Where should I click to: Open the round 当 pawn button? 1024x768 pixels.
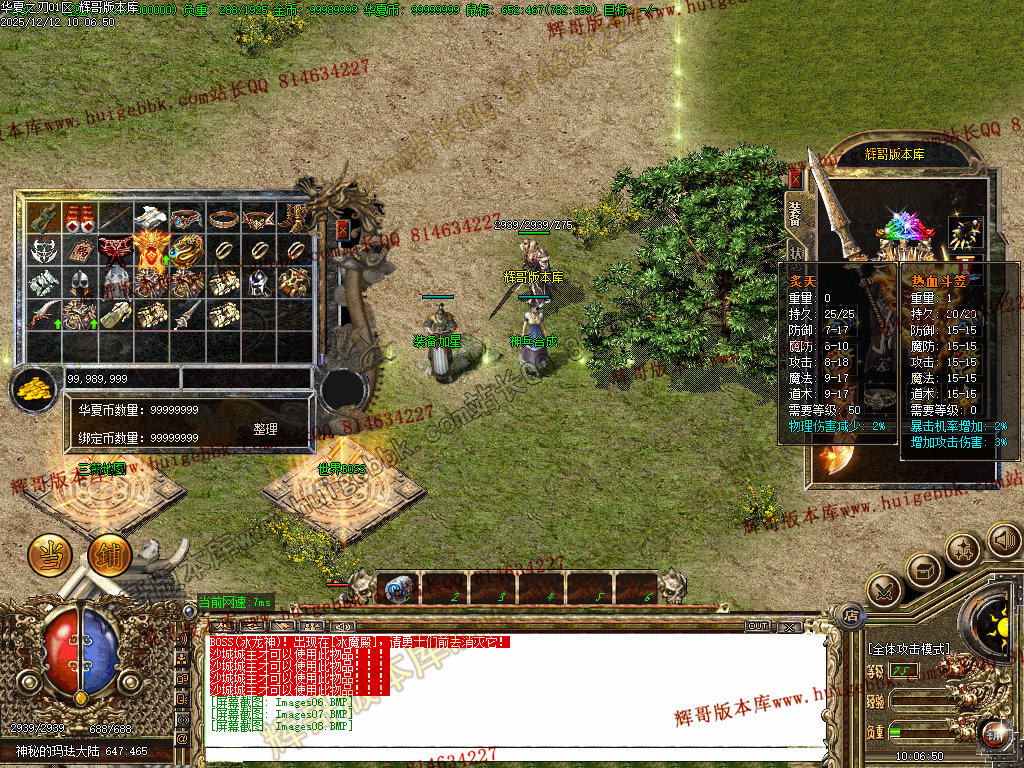(x=48, y=555)
